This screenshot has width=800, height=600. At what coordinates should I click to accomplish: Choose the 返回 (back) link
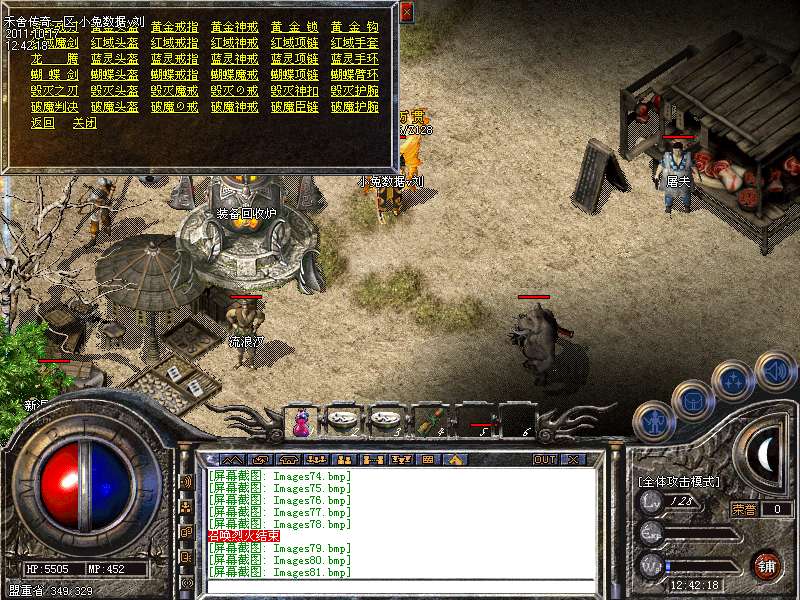click(43, 123)
